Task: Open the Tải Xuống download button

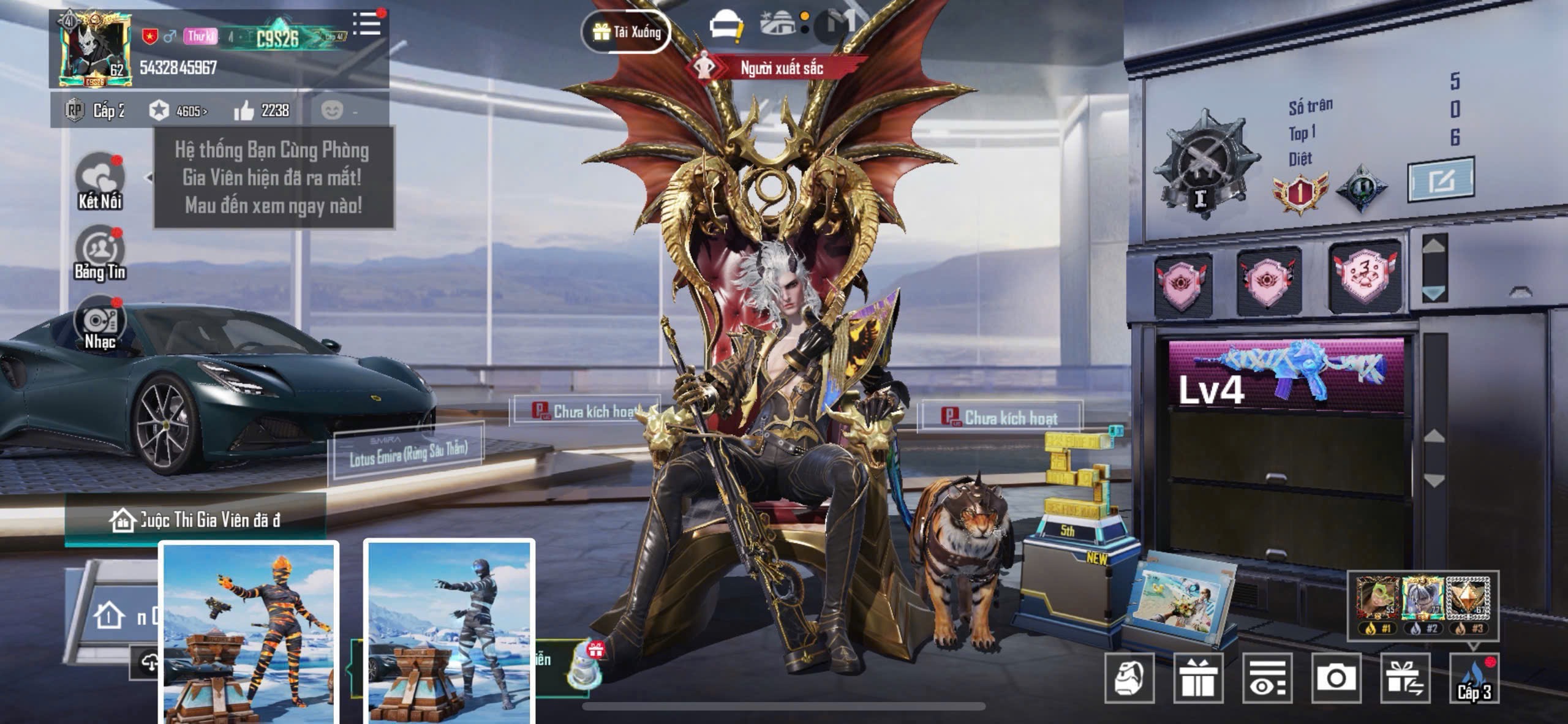Action: point(626,31)
